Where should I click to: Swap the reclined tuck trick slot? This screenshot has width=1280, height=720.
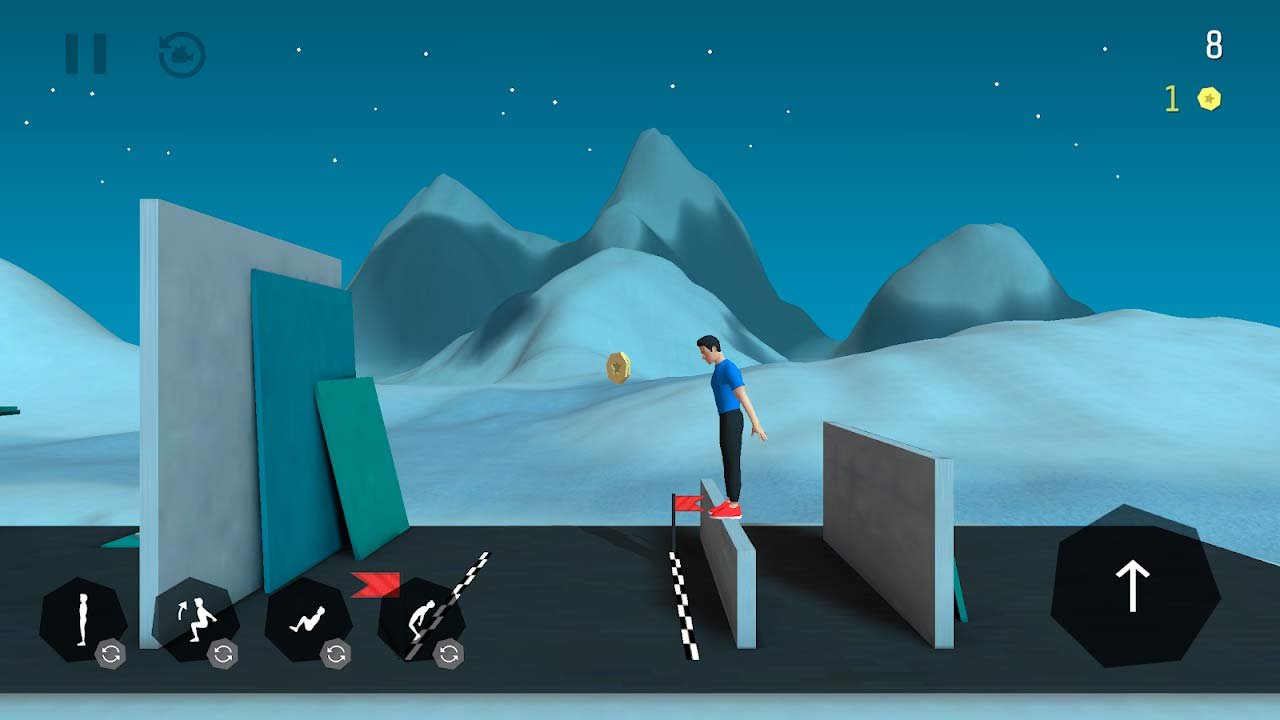[x=336, y=654]
